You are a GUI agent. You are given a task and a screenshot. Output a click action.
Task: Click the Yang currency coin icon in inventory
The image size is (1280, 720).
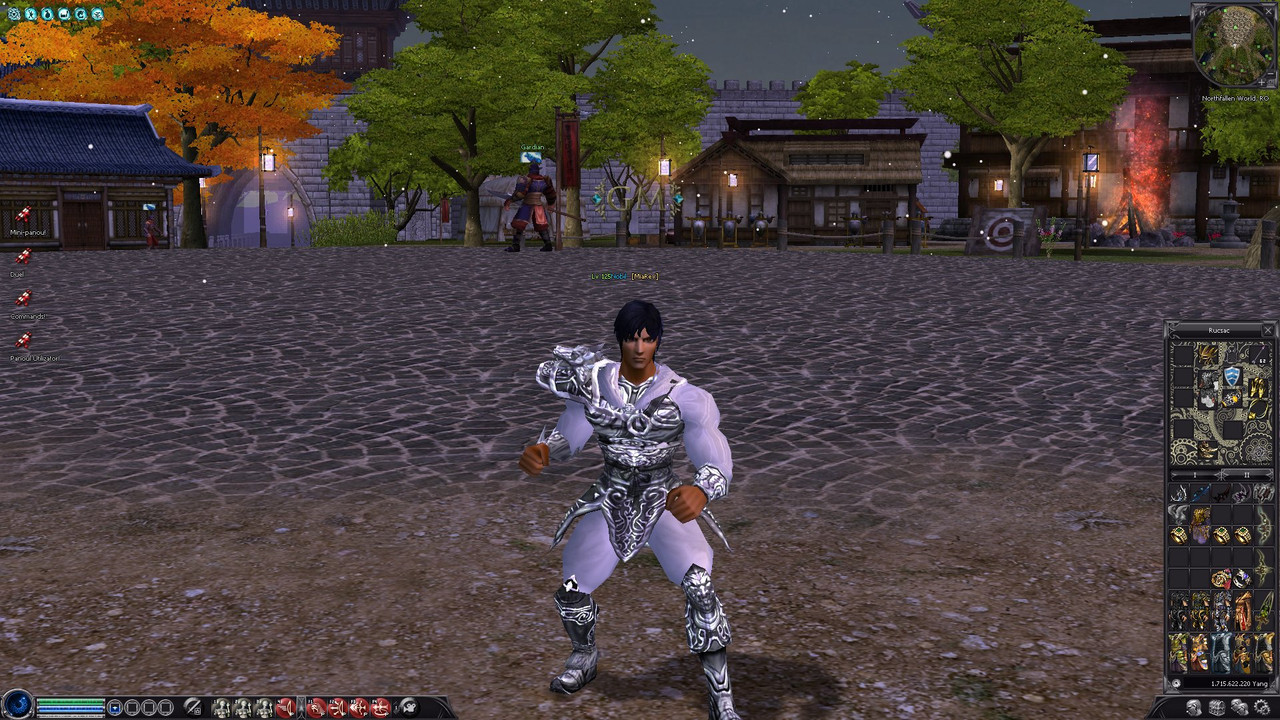(1176, 683)
